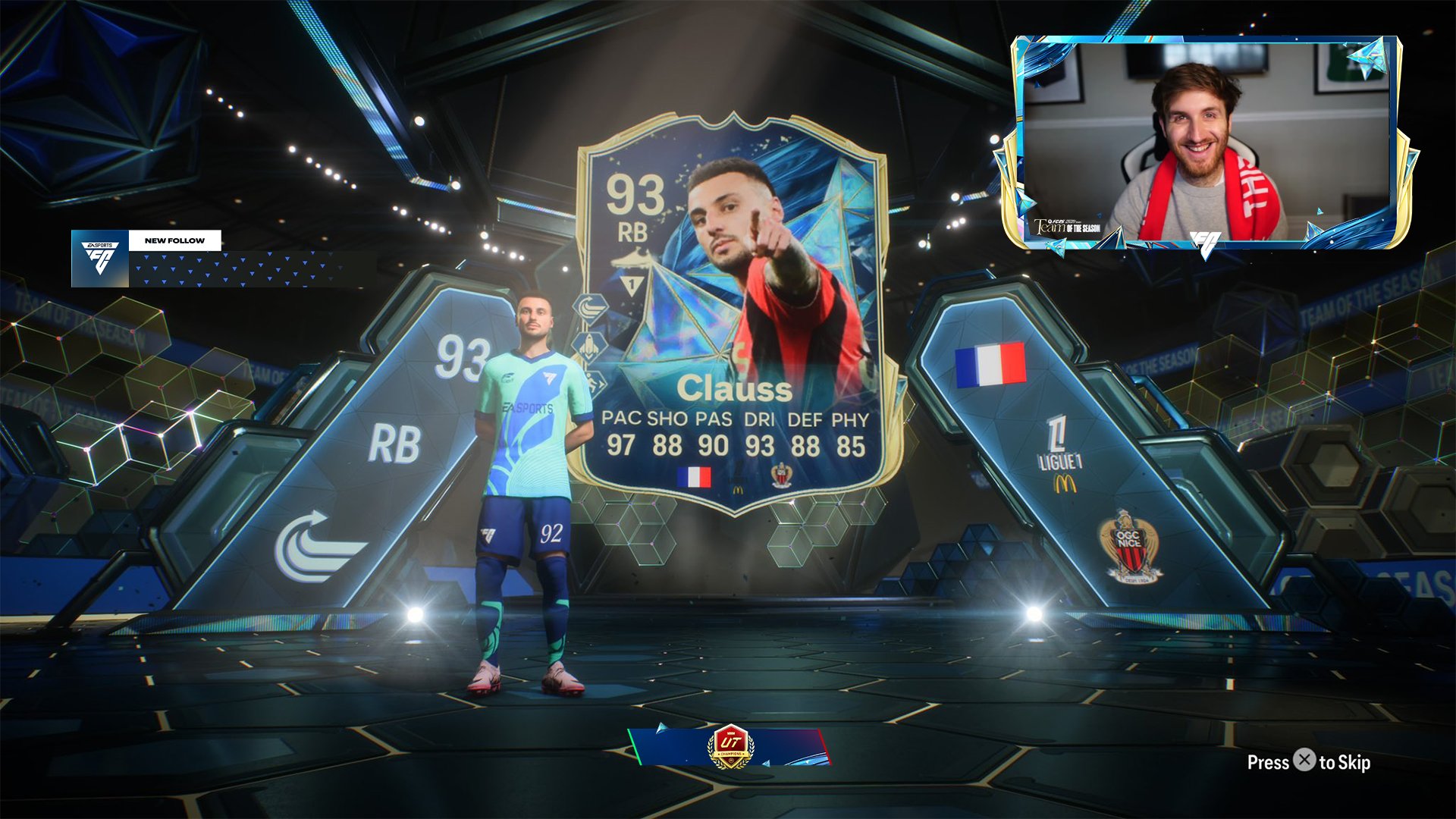Select the golden boot icon above the card's chemistry slot
The width and height of the screenshot is (1456, 819).
tap(629, 260)
